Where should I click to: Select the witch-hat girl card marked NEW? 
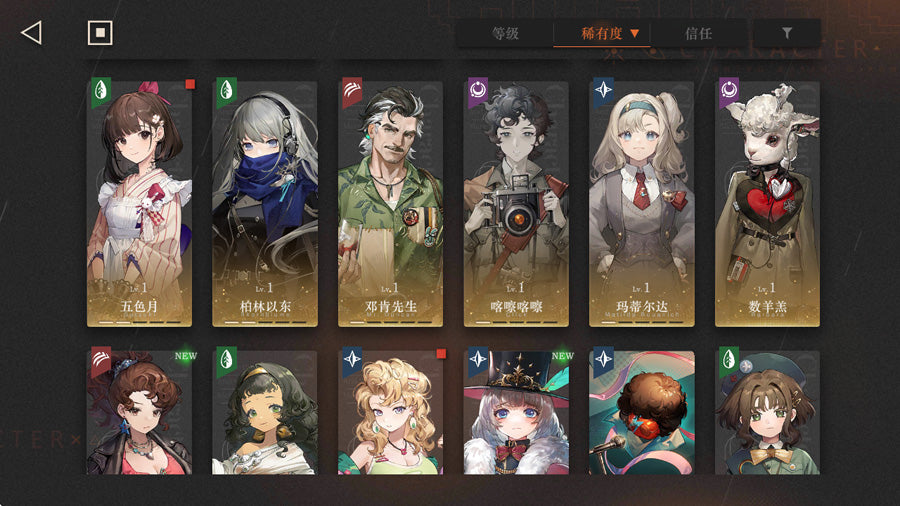(x=516, y=412)
